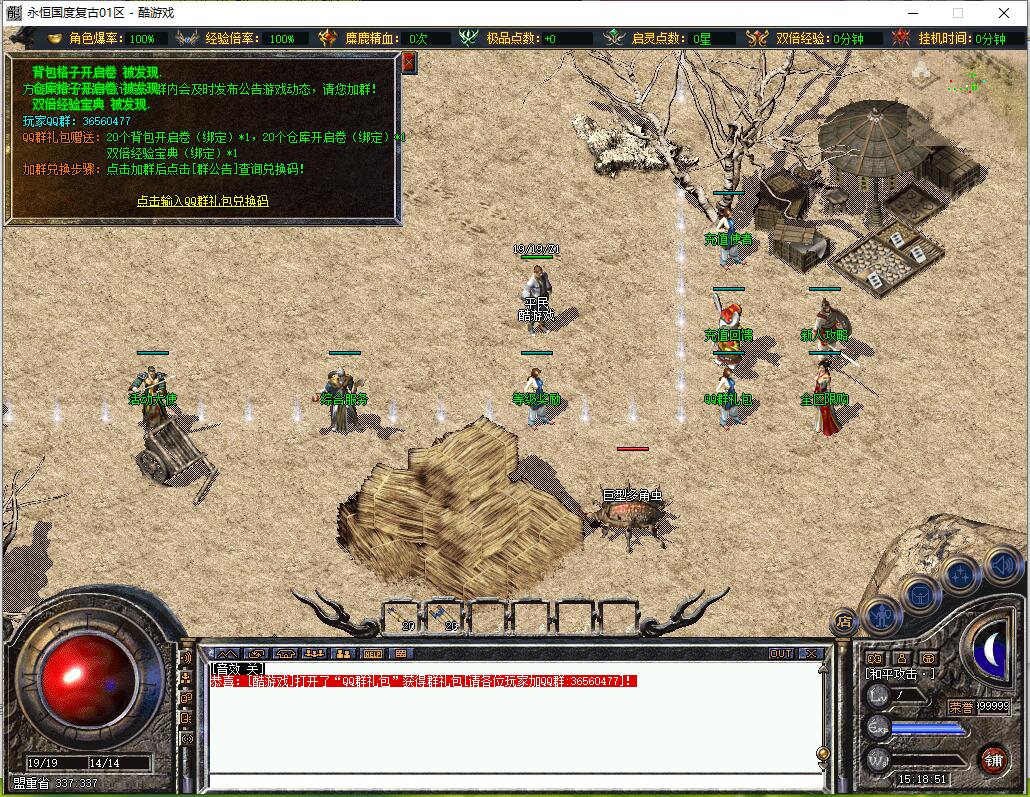Close the game window
1030x797 pixels.
click(x=1004, y=13)
